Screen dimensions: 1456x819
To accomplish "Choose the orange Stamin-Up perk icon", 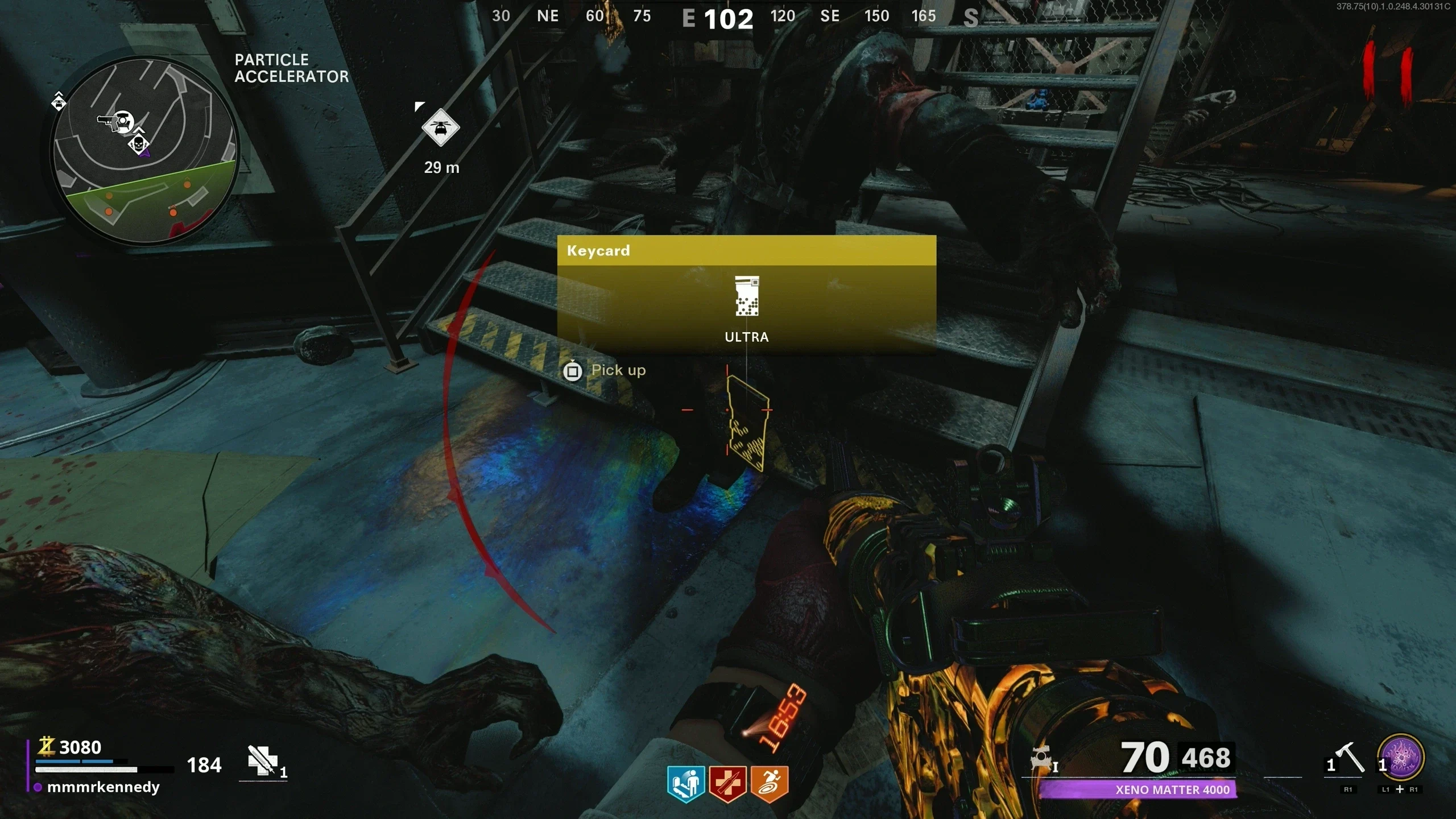I will tap(769, 784).
